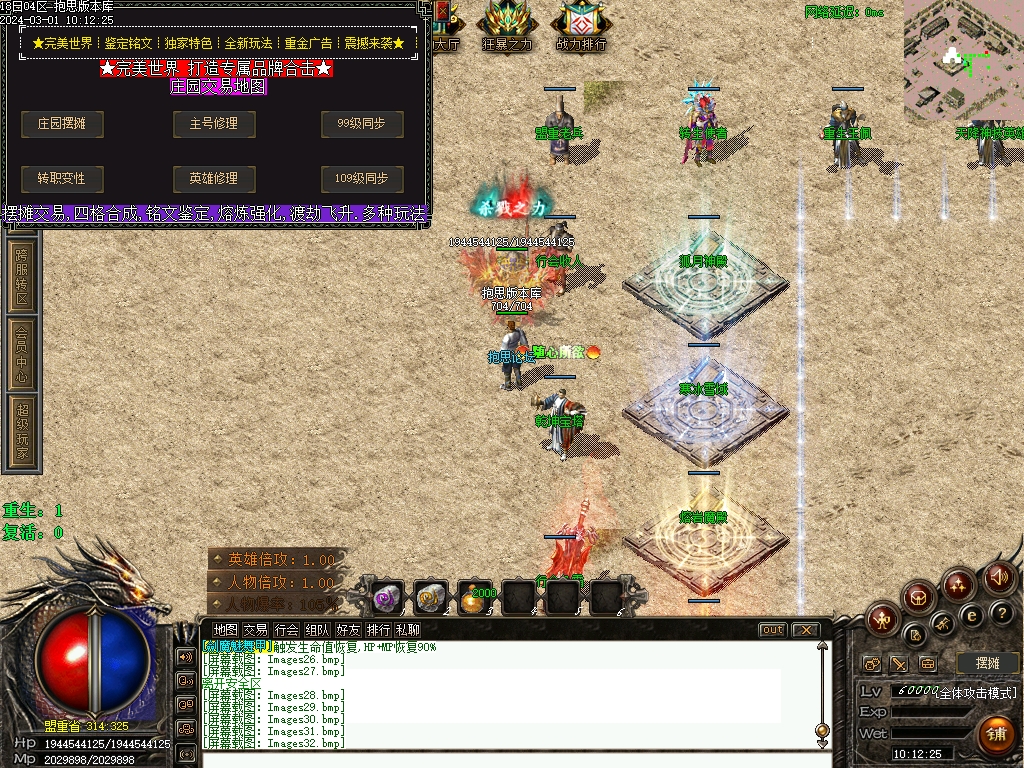Image resolution: width=1024 pixels, height=768 pixels.
Task: Select 英雄修理 in the dialog panel
Action: (x=213, y=179)
